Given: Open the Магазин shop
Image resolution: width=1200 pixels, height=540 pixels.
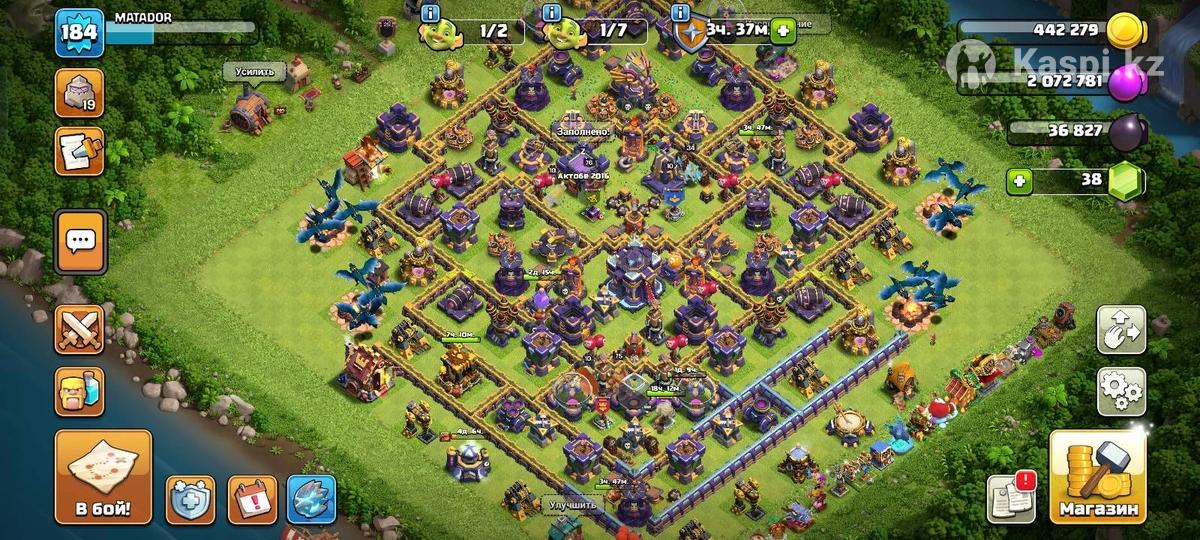Looking at the screenshot, I should (x=1096, y=478).
